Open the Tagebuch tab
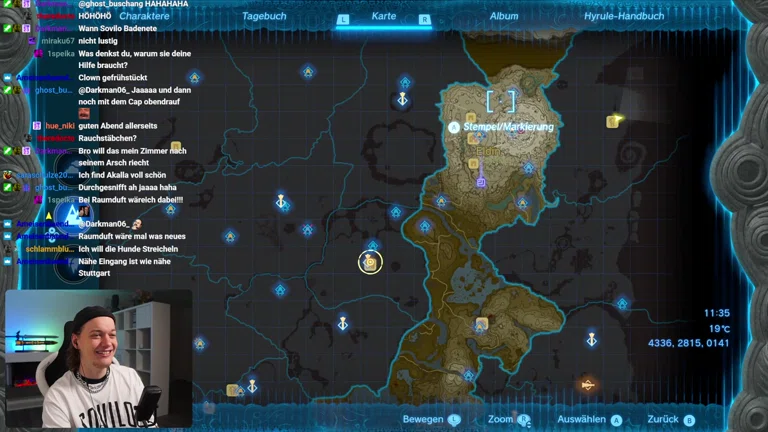 click(264, 16)
